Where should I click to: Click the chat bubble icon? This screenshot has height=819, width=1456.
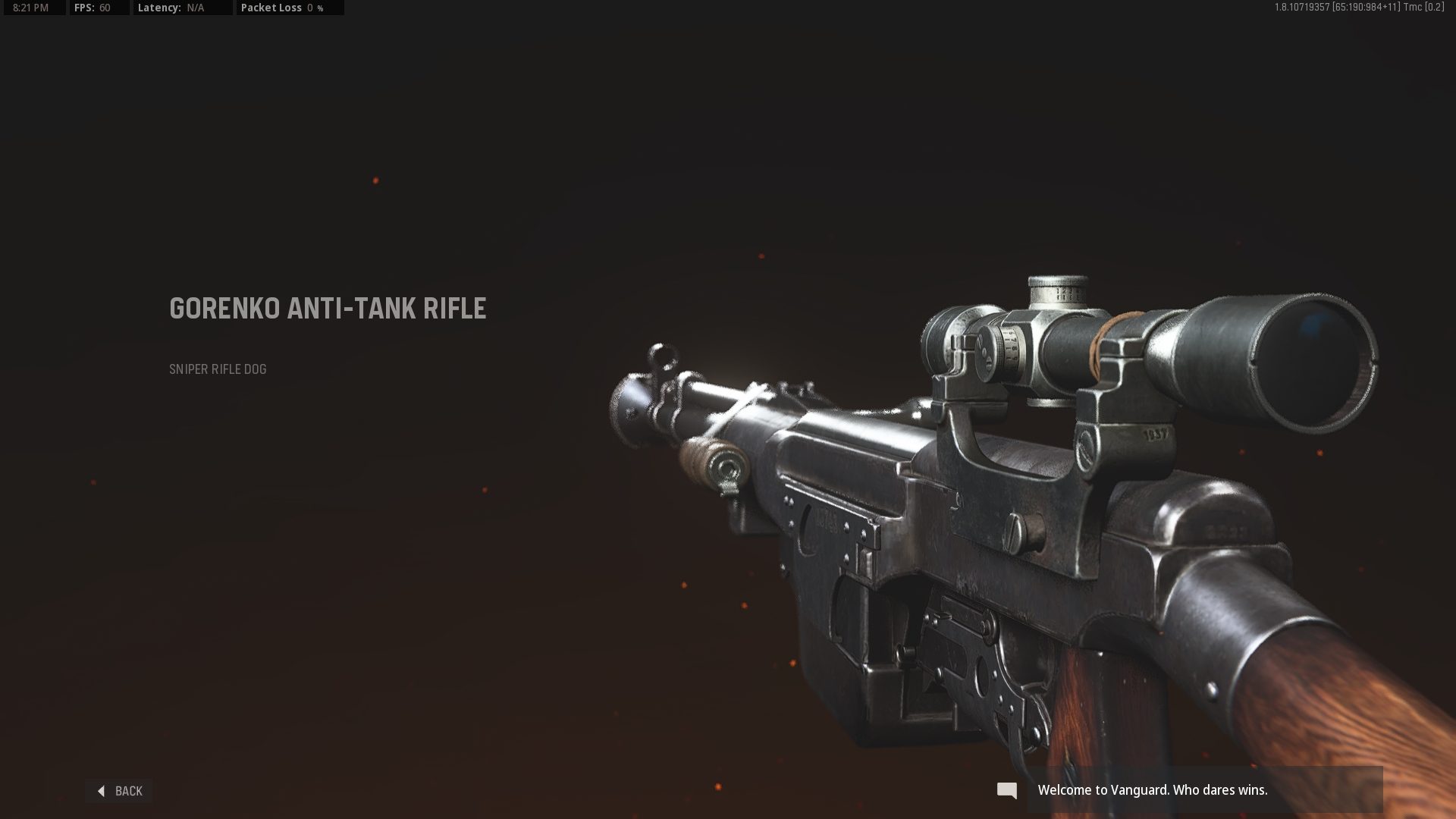[x=1007, y=790]
